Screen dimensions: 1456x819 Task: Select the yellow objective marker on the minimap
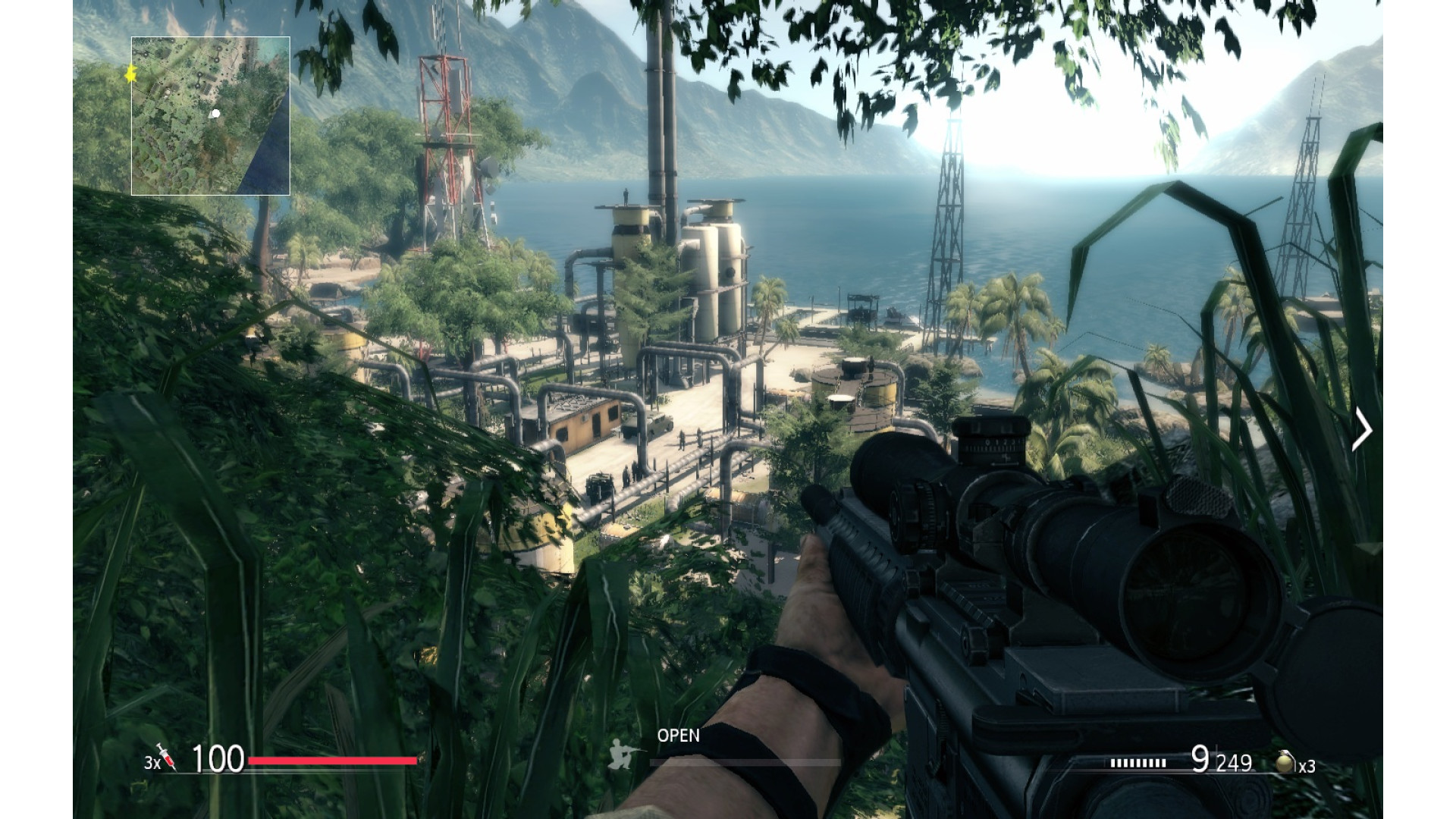click(130, 74)
